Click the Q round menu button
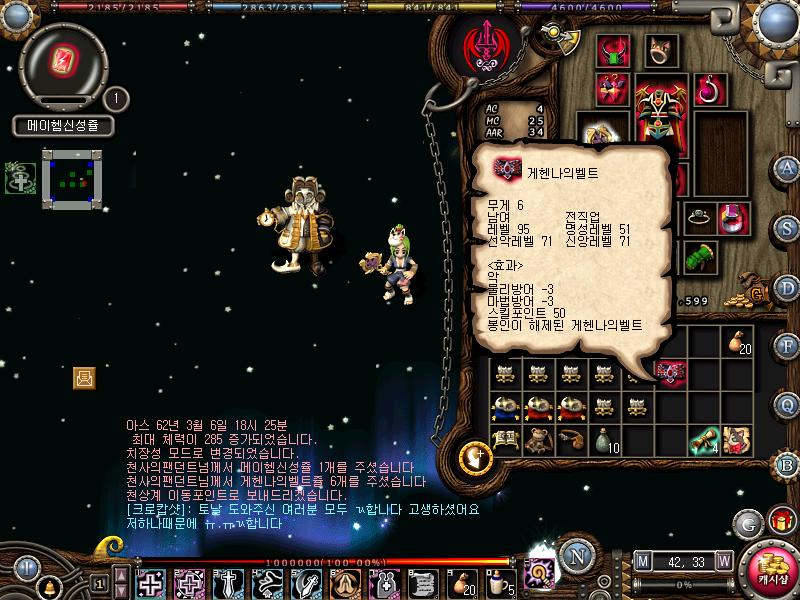 click(x=788, y=405)
